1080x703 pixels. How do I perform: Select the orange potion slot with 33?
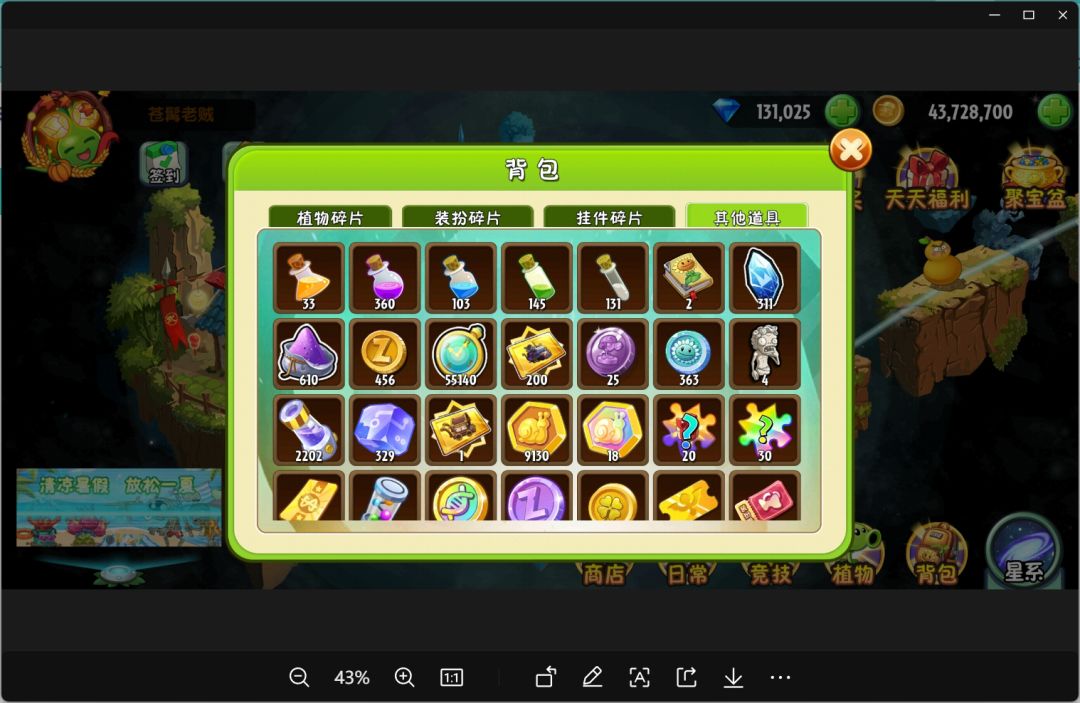308,277
